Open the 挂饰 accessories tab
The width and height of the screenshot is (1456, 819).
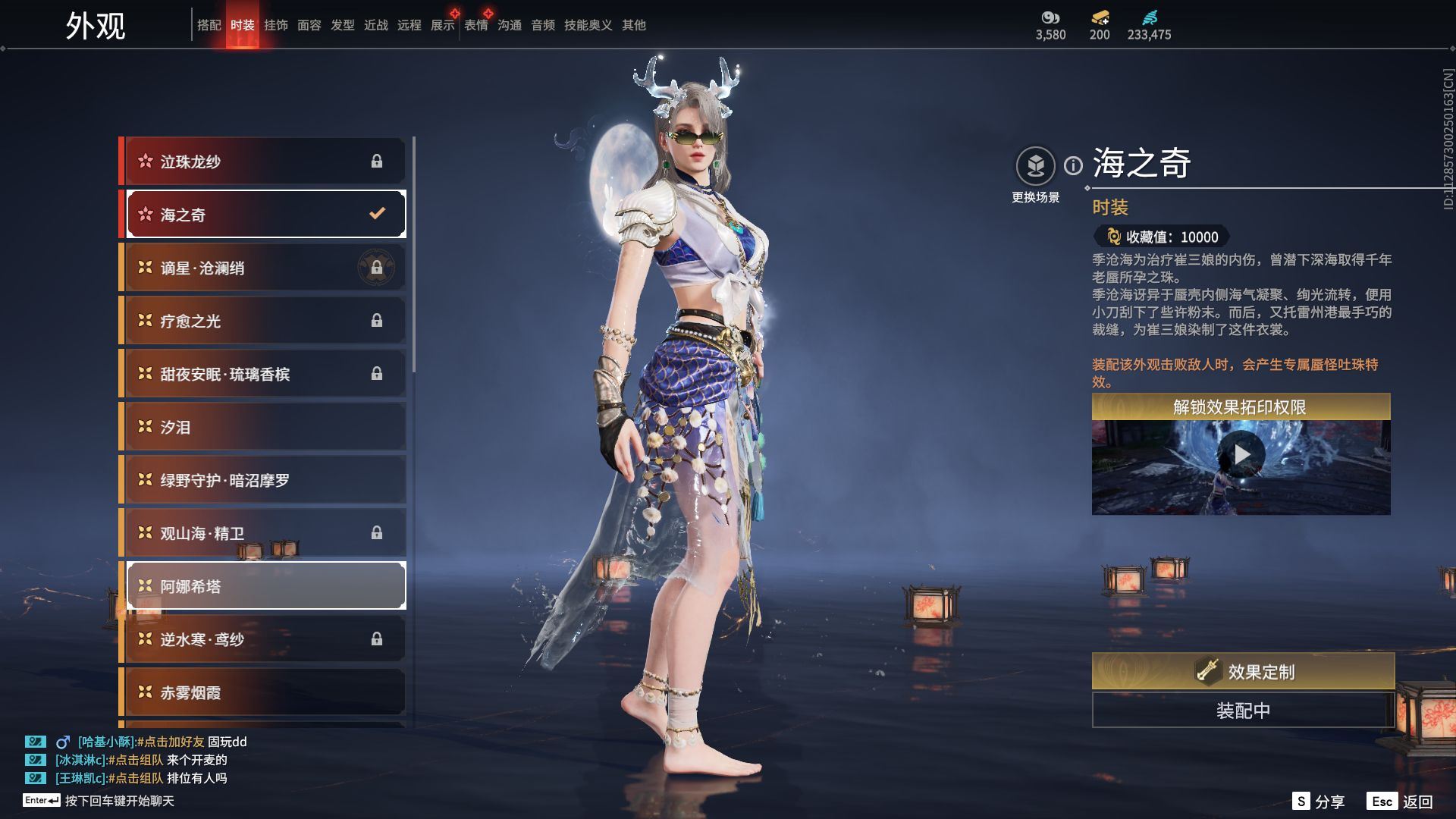tap(275, 25)
